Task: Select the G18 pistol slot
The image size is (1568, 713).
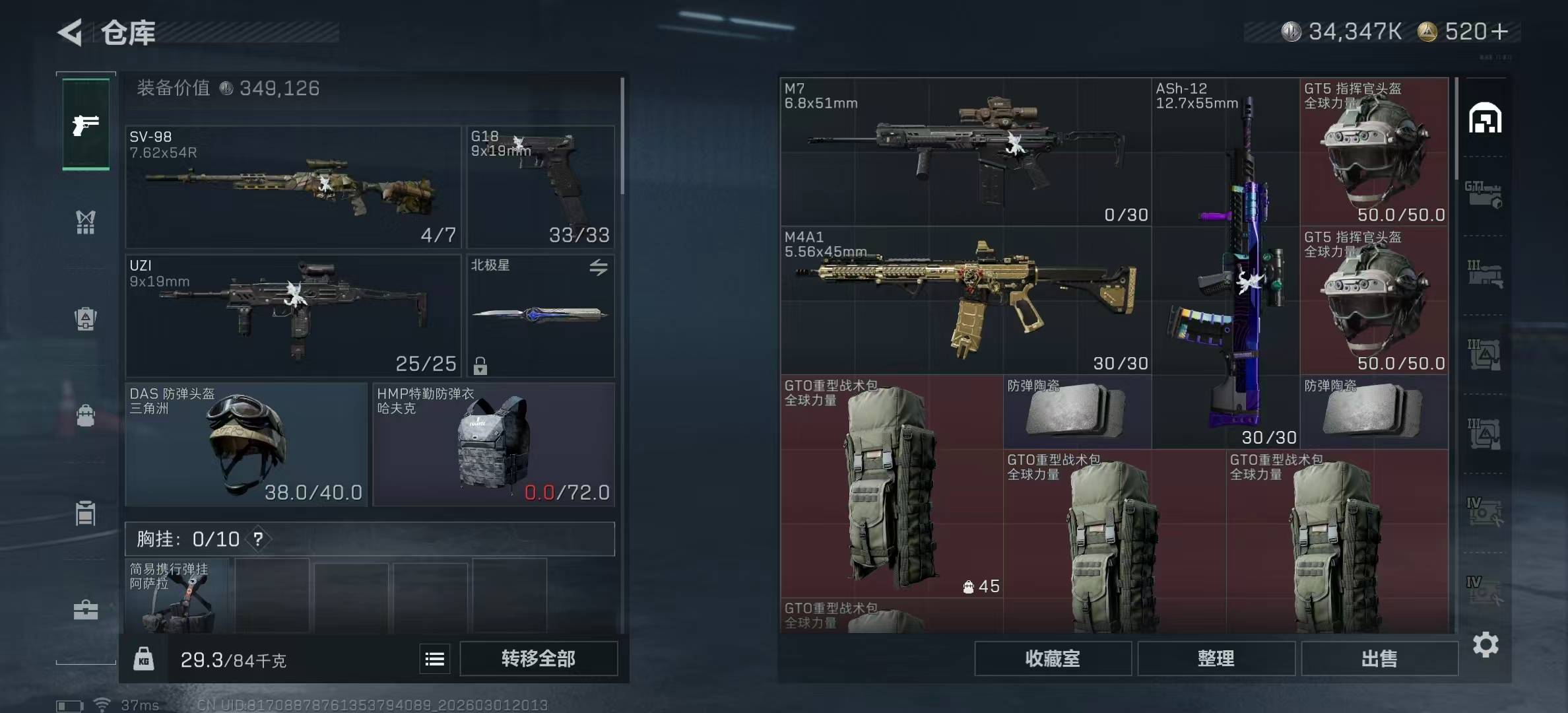Action: [540, 187]
